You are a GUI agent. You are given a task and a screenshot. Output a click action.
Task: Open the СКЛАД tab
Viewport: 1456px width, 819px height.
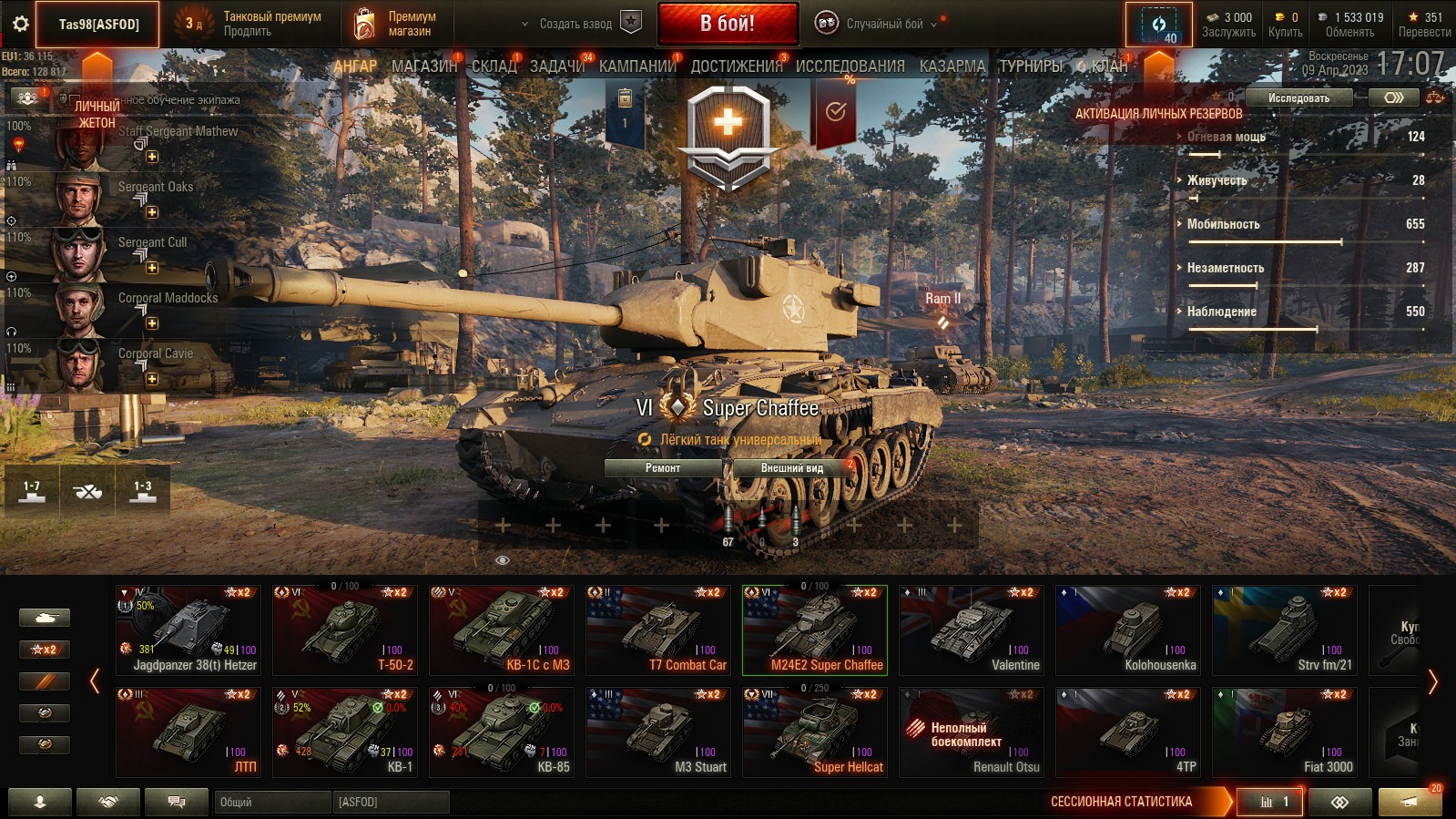pos(494,66)
